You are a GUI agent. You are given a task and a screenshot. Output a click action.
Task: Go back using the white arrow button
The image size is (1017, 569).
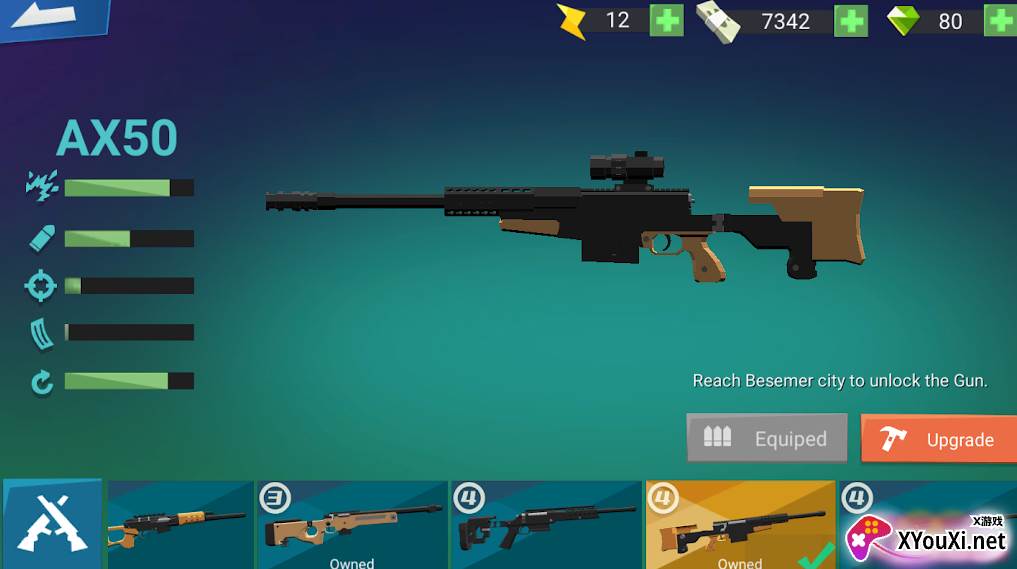pos(48,17)
